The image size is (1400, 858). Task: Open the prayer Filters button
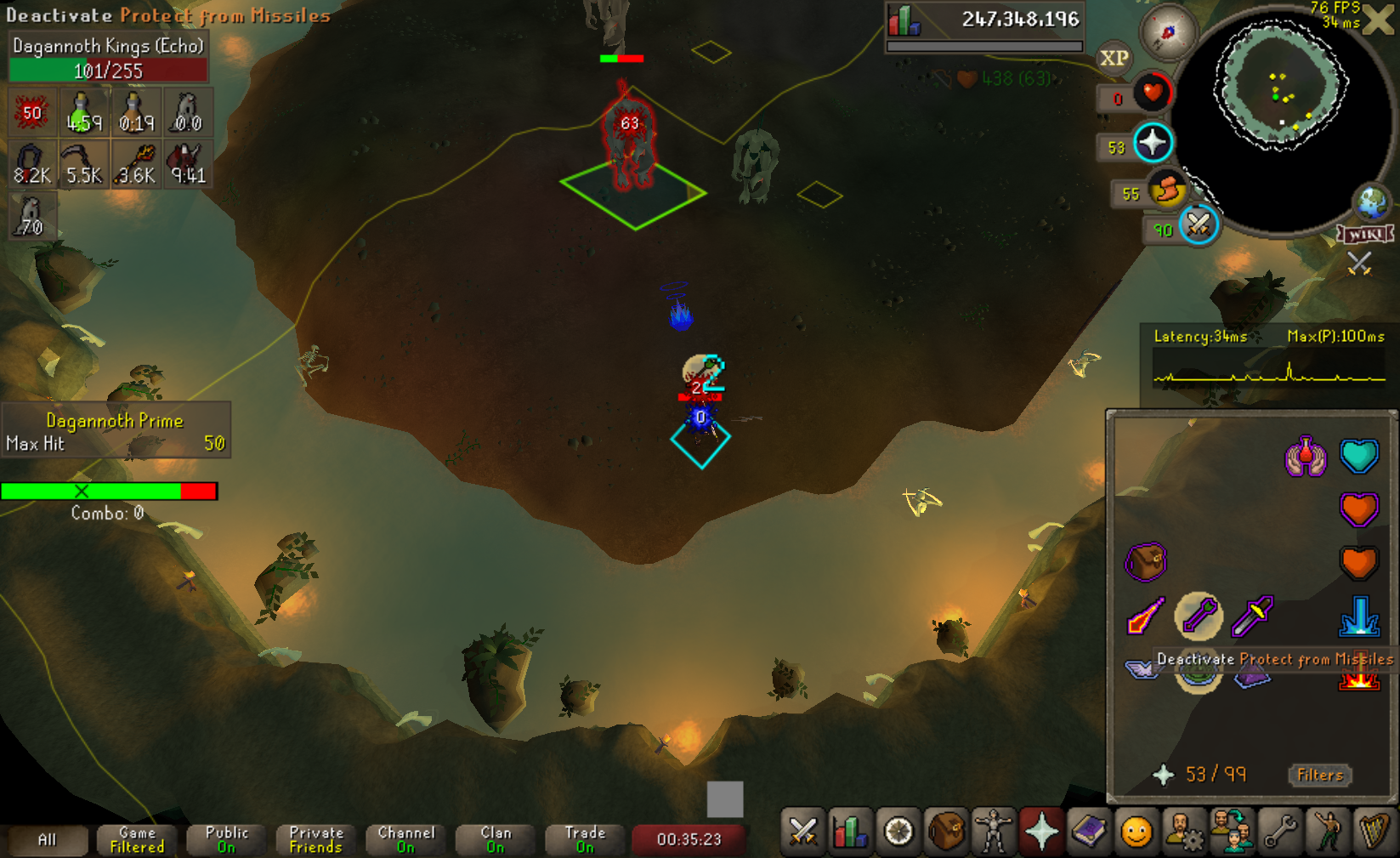tap(1319, 775)
